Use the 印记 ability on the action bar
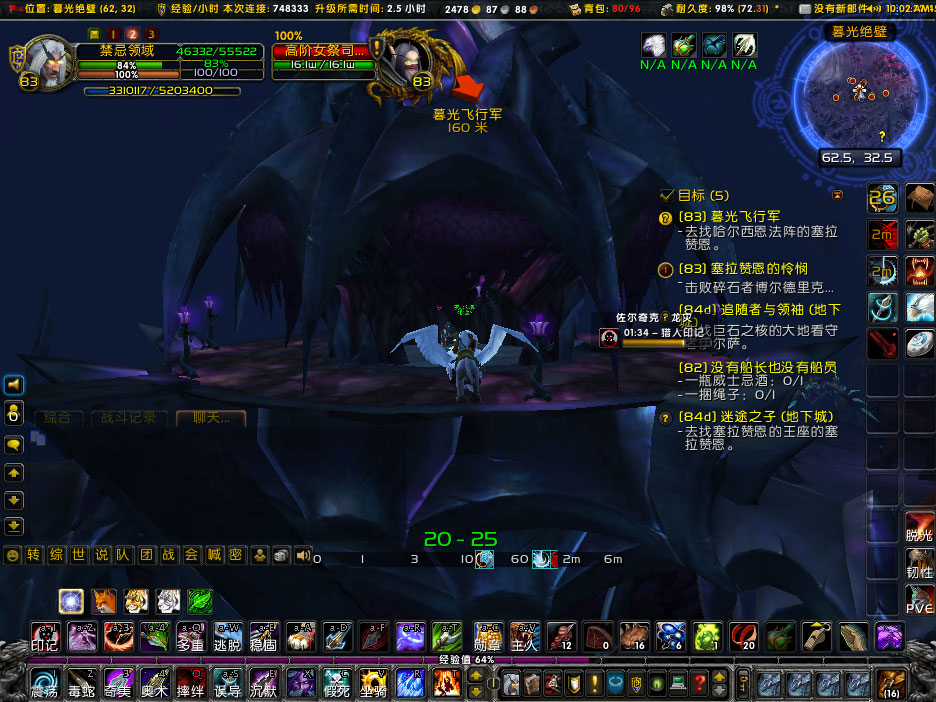The width and height of the screenshot is (936, 702). click(x=45, y=636)
